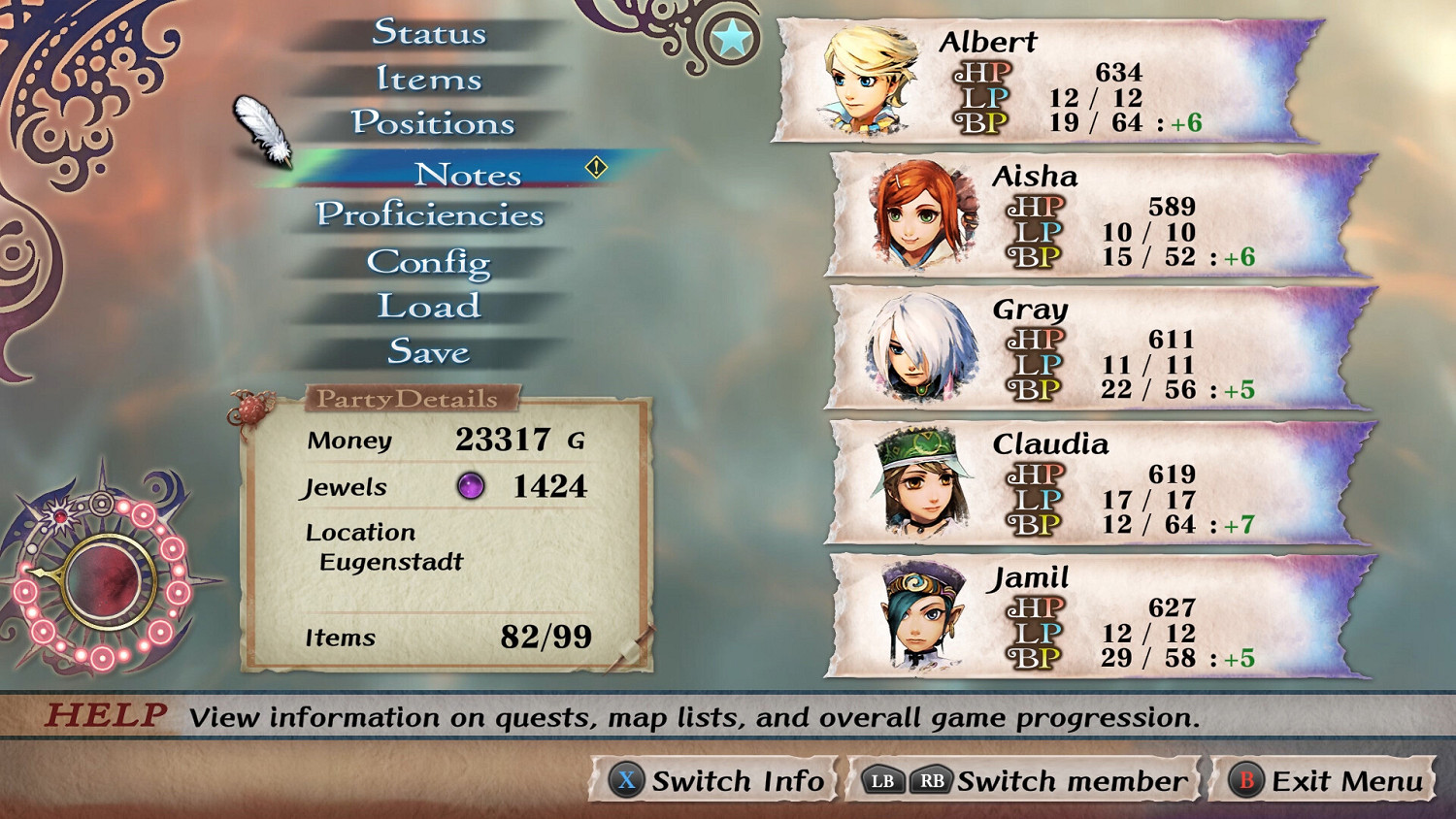Click Gray's character portrait
1456x819 pixels.
pyautogui.click(x=922, y=347)
